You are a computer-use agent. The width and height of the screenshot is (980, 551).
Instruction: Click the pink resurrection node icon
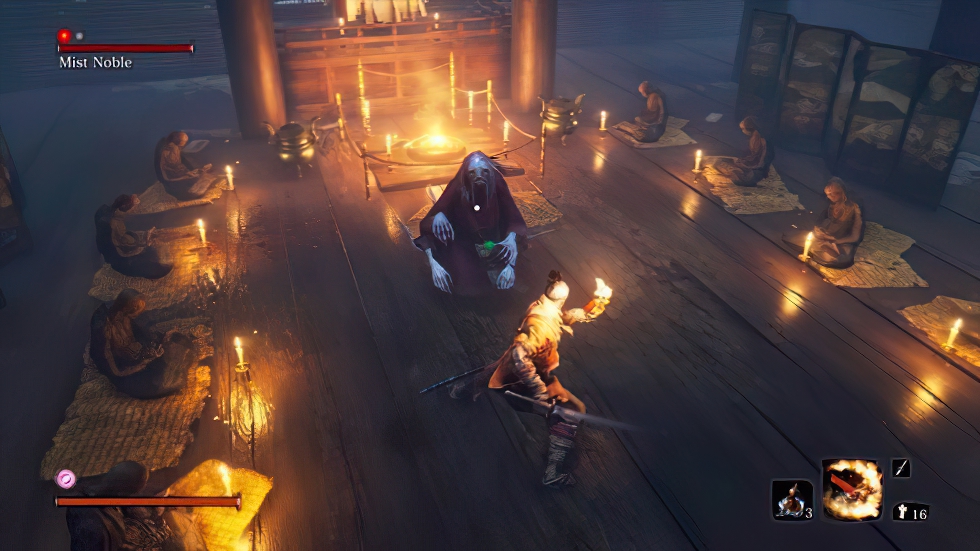(66, 479)
